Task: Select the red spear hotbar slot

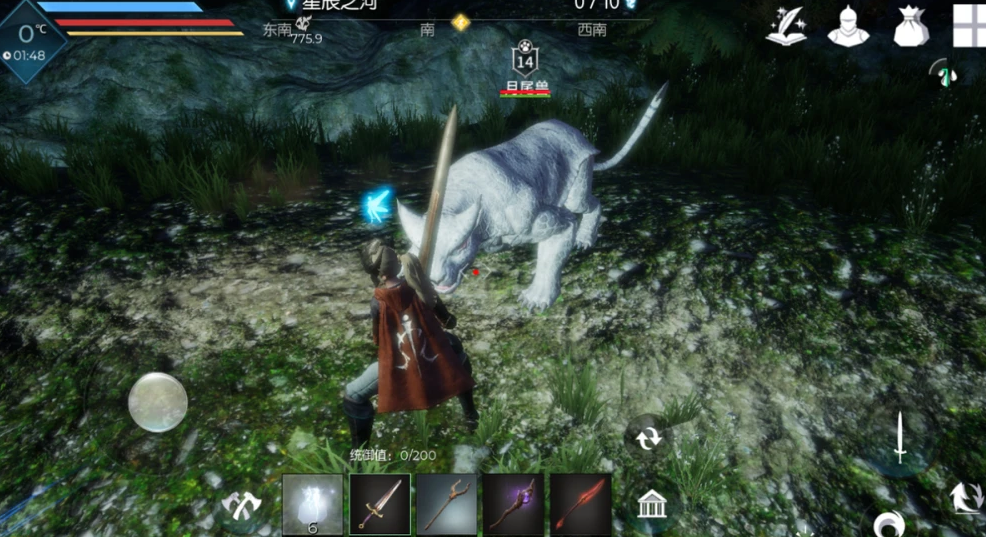Action: pos(581,504)
